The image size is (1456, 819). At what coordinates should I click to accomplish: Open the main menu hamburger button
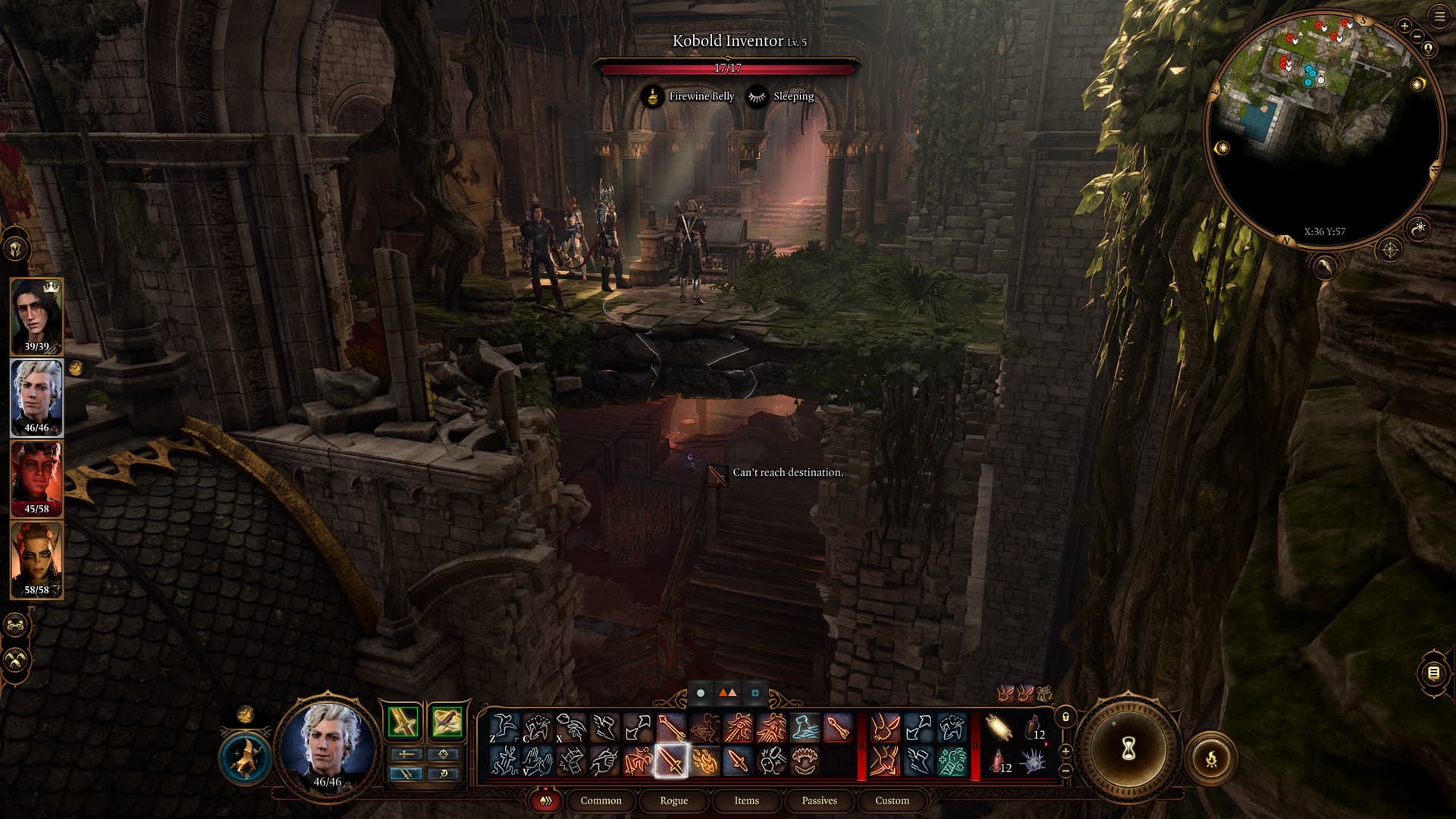pyautogui.click(x=1439, y=17)
